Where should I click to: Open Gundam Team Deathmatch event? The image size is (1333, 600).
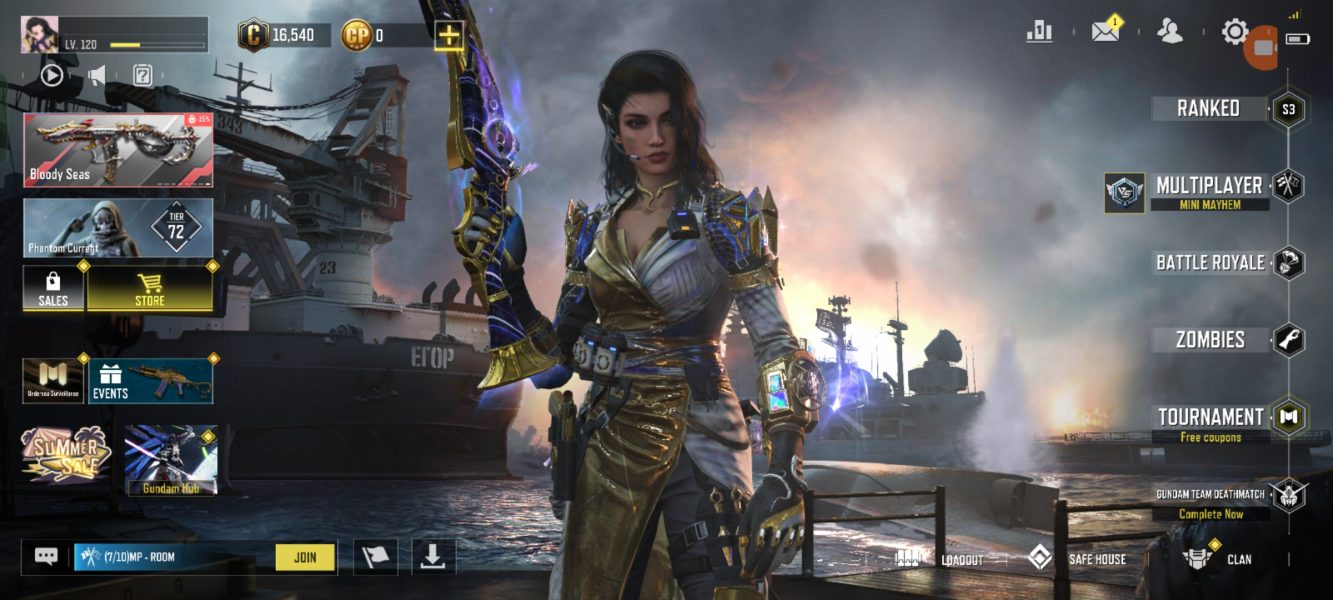[1212, 495]
